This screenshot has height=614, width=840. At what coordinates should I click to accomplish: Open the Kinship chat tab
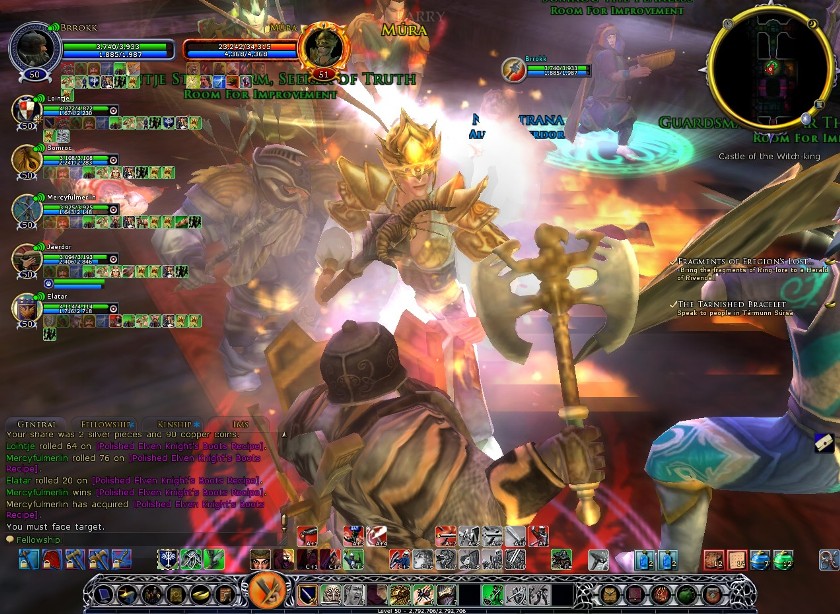(x=177, y=424)
